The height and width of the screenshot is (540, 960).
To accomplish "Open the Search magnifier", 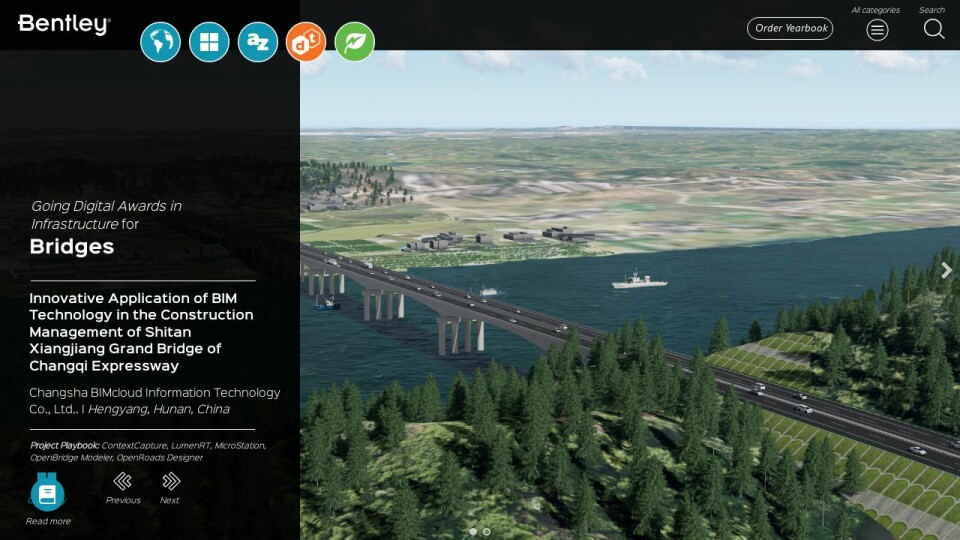I will pos(933,29).
